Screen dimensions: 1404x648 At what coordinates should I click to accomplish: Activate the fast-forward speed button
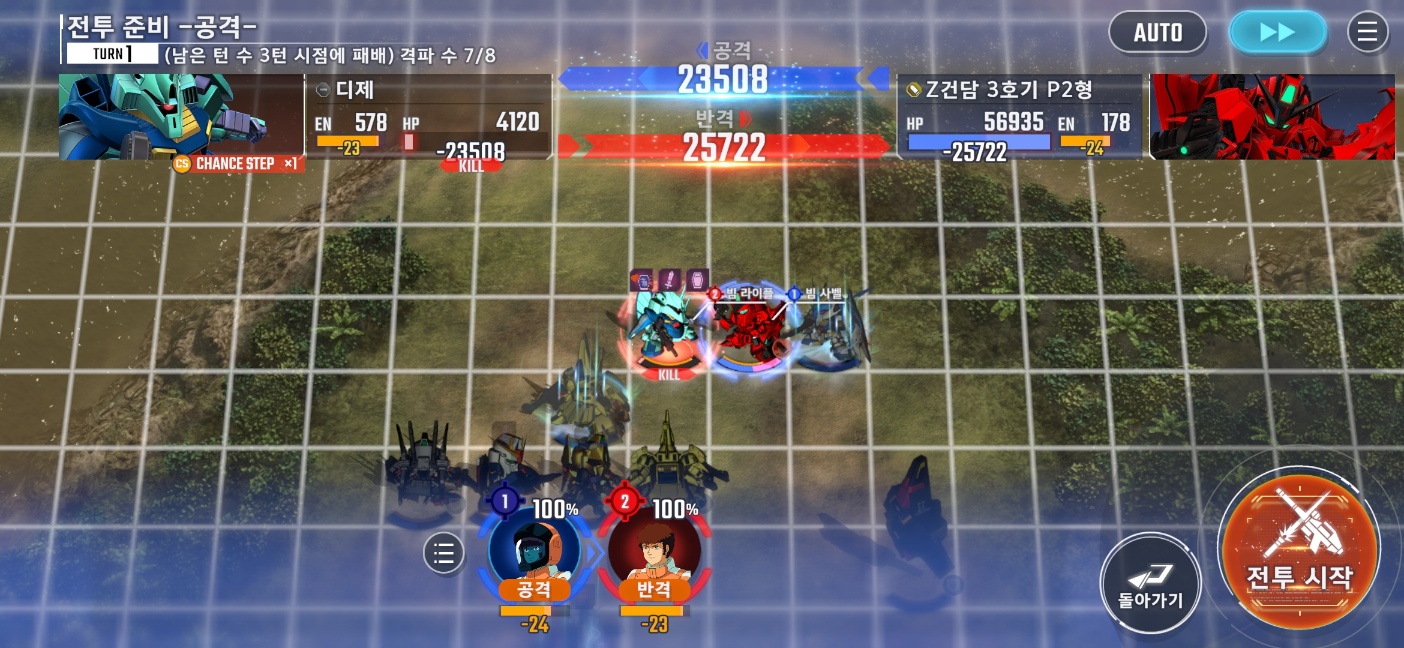tap(1277, 32)
